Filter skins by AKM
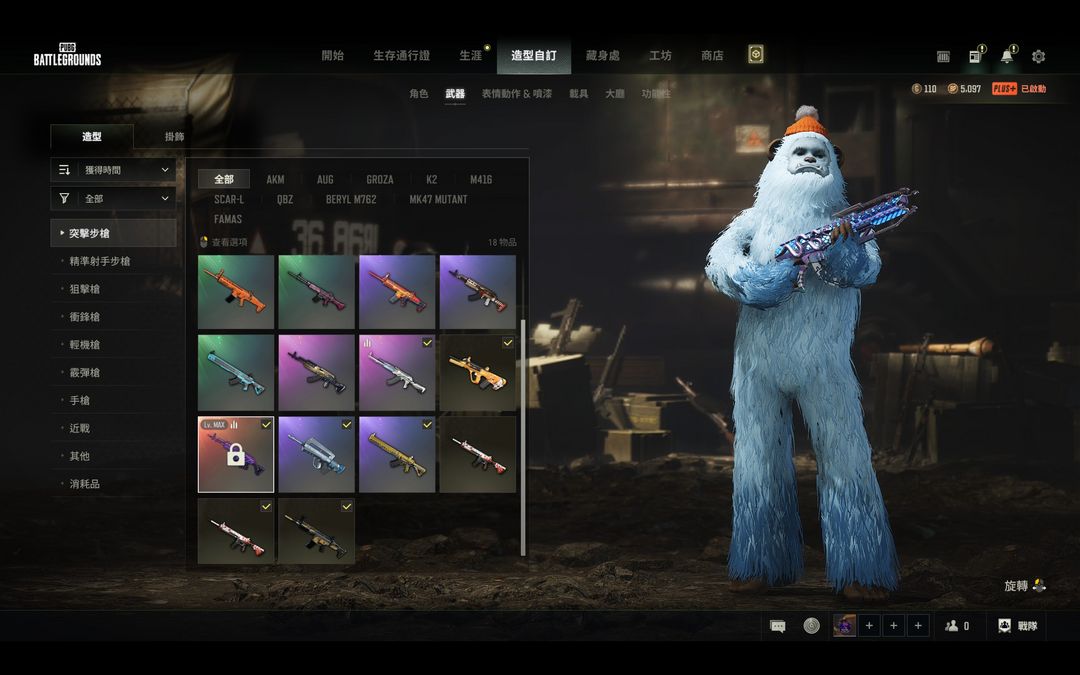Screen dimensions: 1080x675 pyautogui.click(x=275, y=180)
